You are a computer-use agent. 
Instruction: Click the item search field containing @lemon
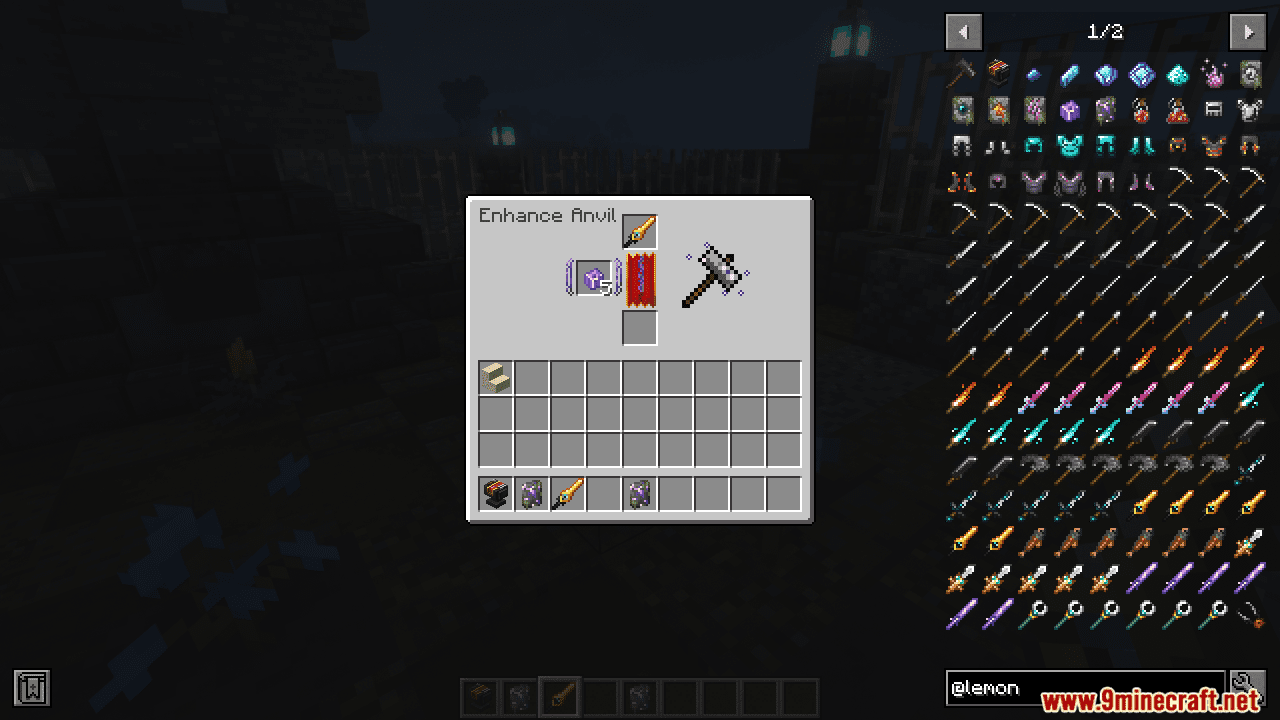1085,687
